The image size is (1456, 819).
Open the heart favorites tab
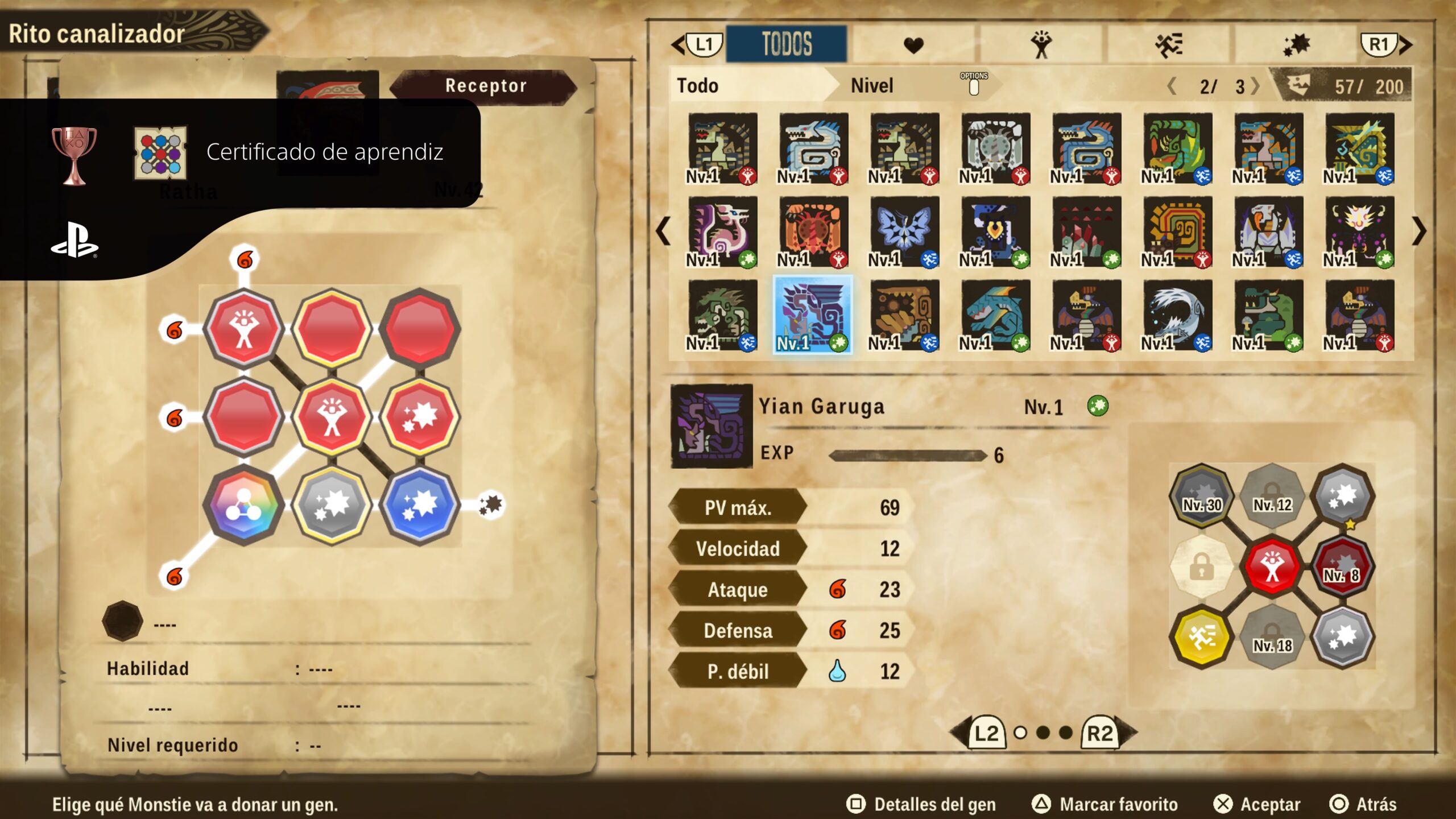click(913, 44)
